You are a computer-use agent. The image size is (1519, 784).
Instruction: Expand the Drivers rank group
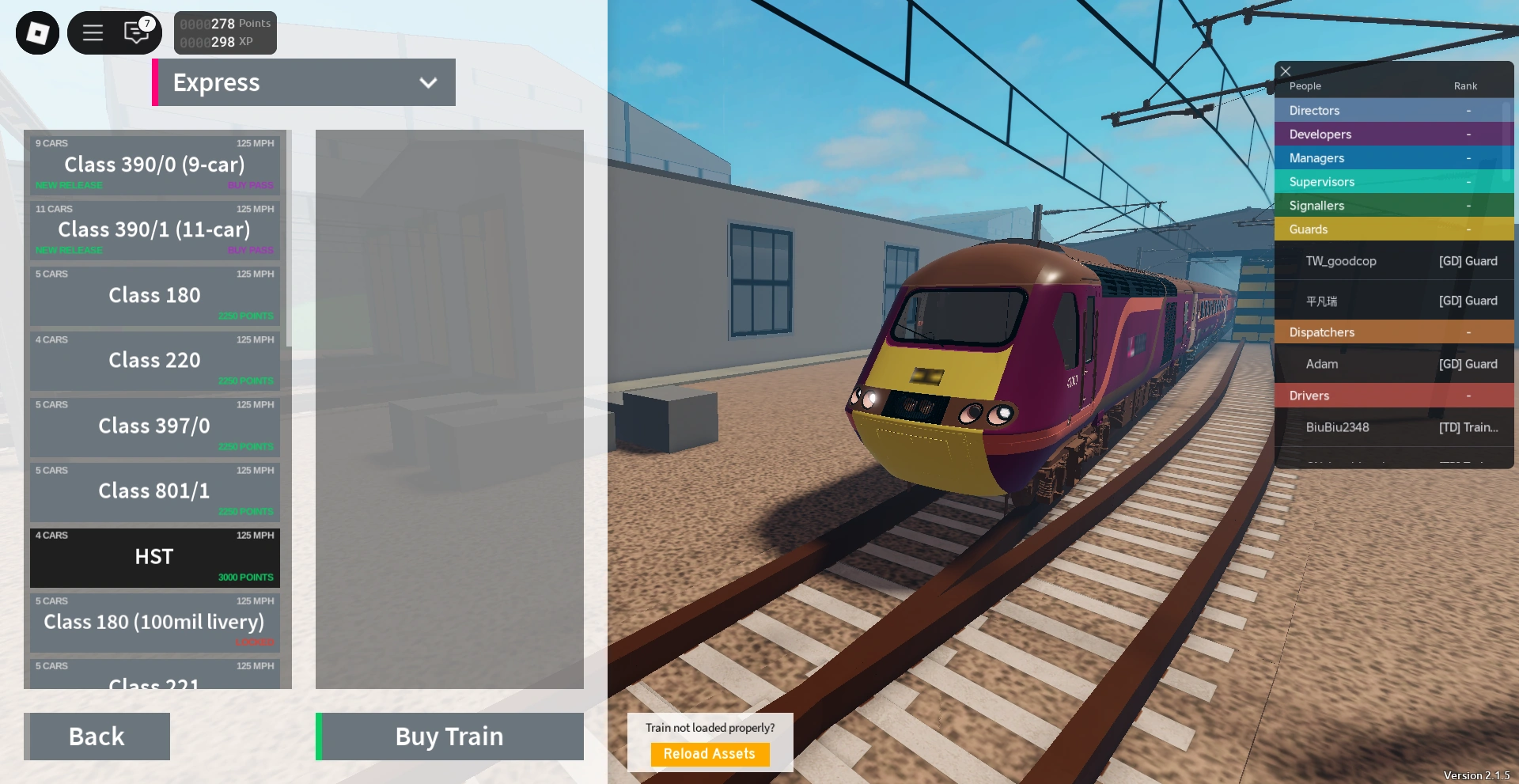click(x=1392, y=395)
